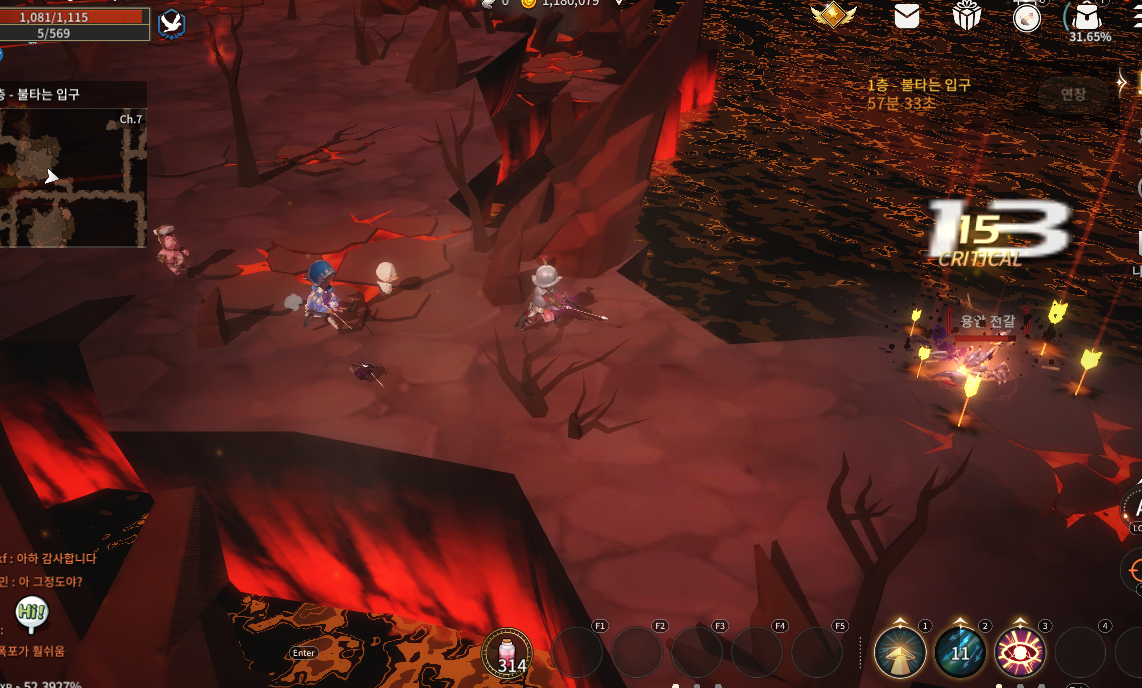Click the white dove buff icon

(171, 22)
